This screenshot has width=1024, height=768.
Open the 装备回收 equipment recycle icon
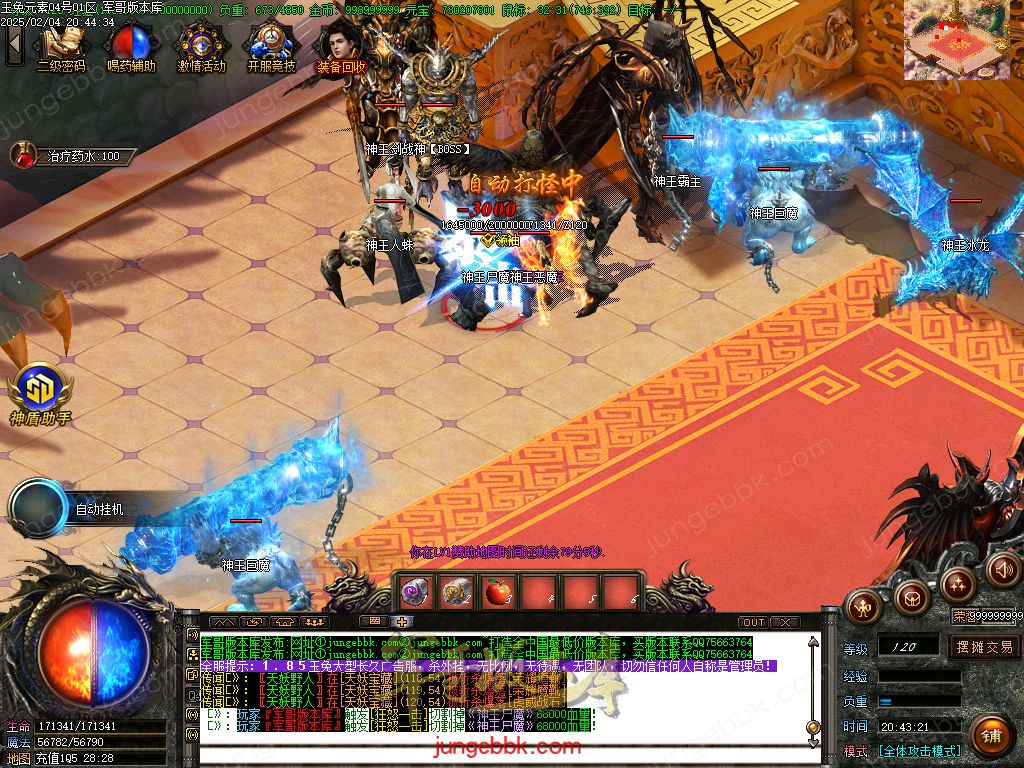[341, 45]
